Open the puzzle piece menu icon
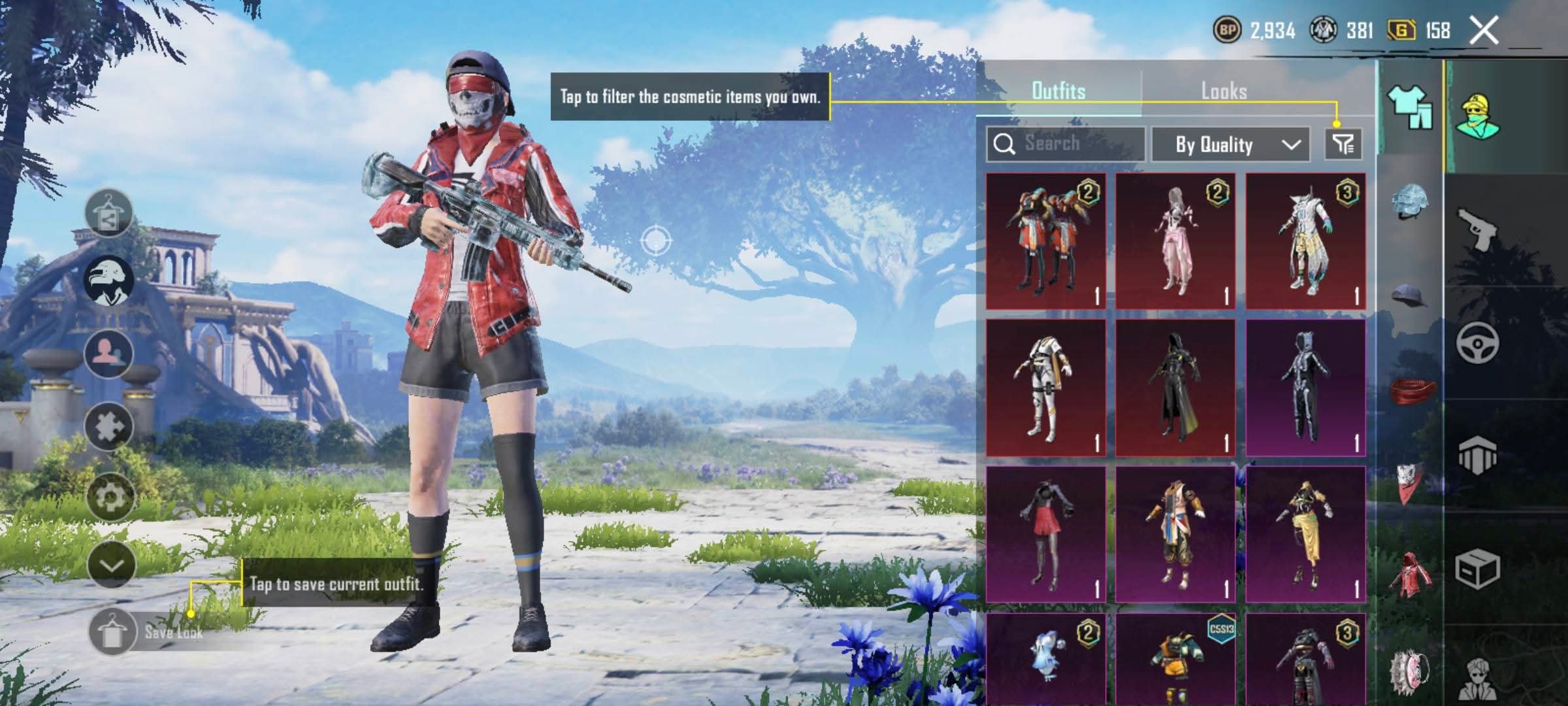Screen dimensions: 1568x706 (108, 426)
